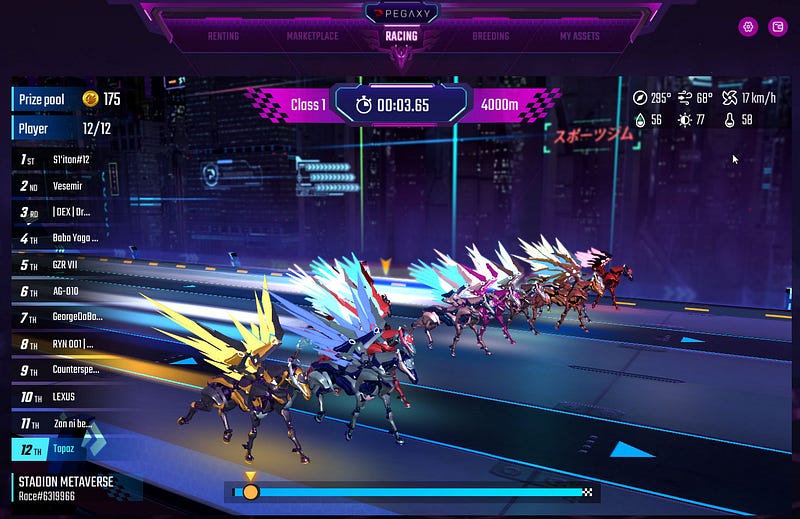Click the Pegaxy logo
This screenshot has height=519, width=800.
tap(402, 14)
